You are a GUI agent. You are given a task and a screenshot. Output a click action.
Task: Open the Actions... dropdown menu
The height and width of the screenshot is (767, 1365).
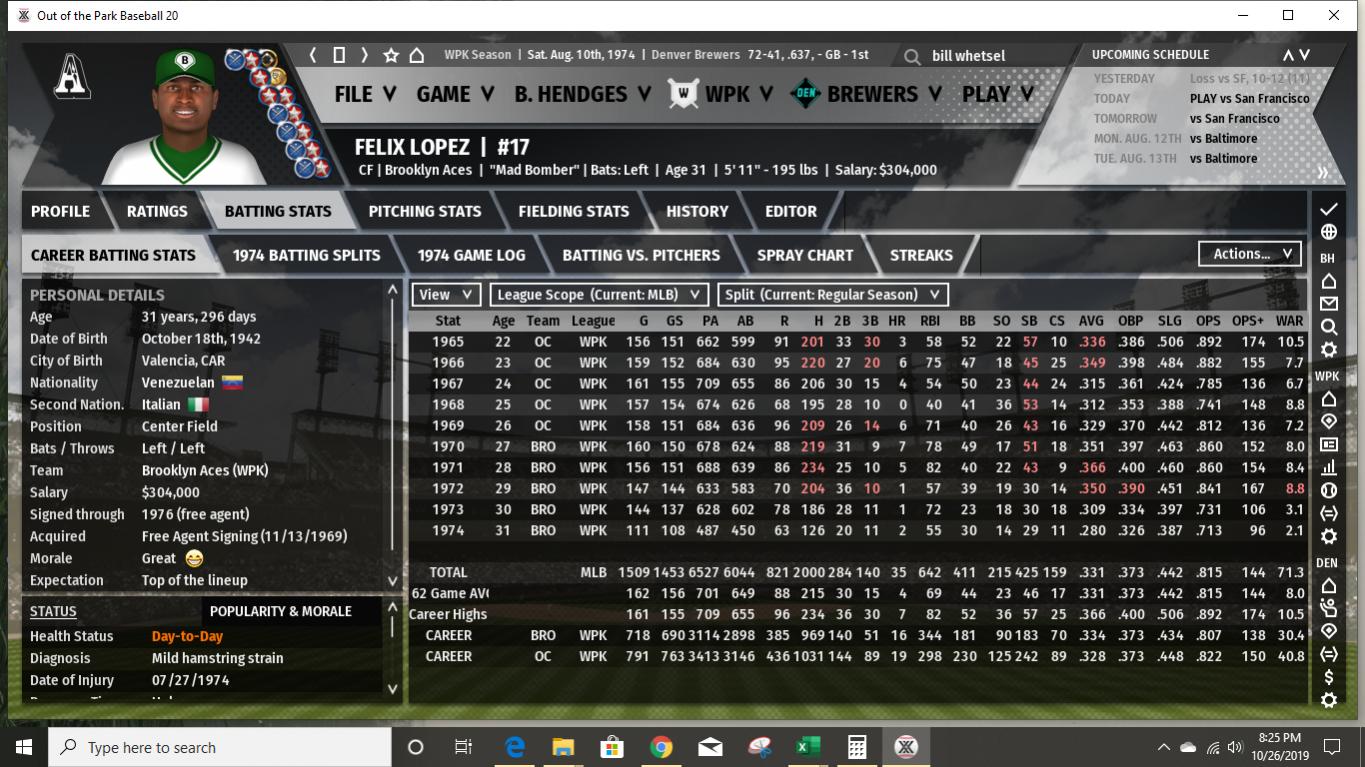[1249, 253]
